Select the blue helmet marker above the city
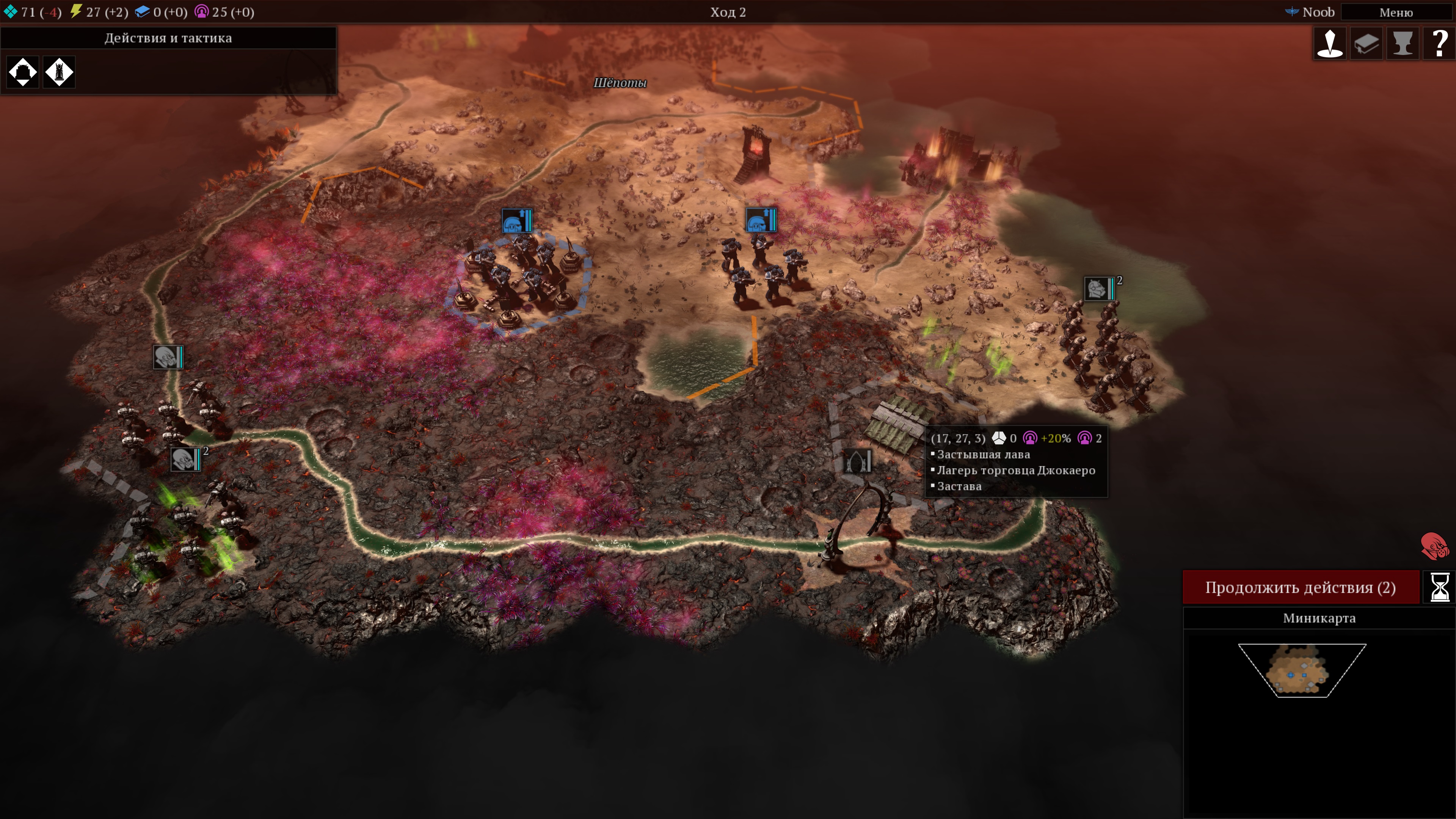 pos(516,221)
